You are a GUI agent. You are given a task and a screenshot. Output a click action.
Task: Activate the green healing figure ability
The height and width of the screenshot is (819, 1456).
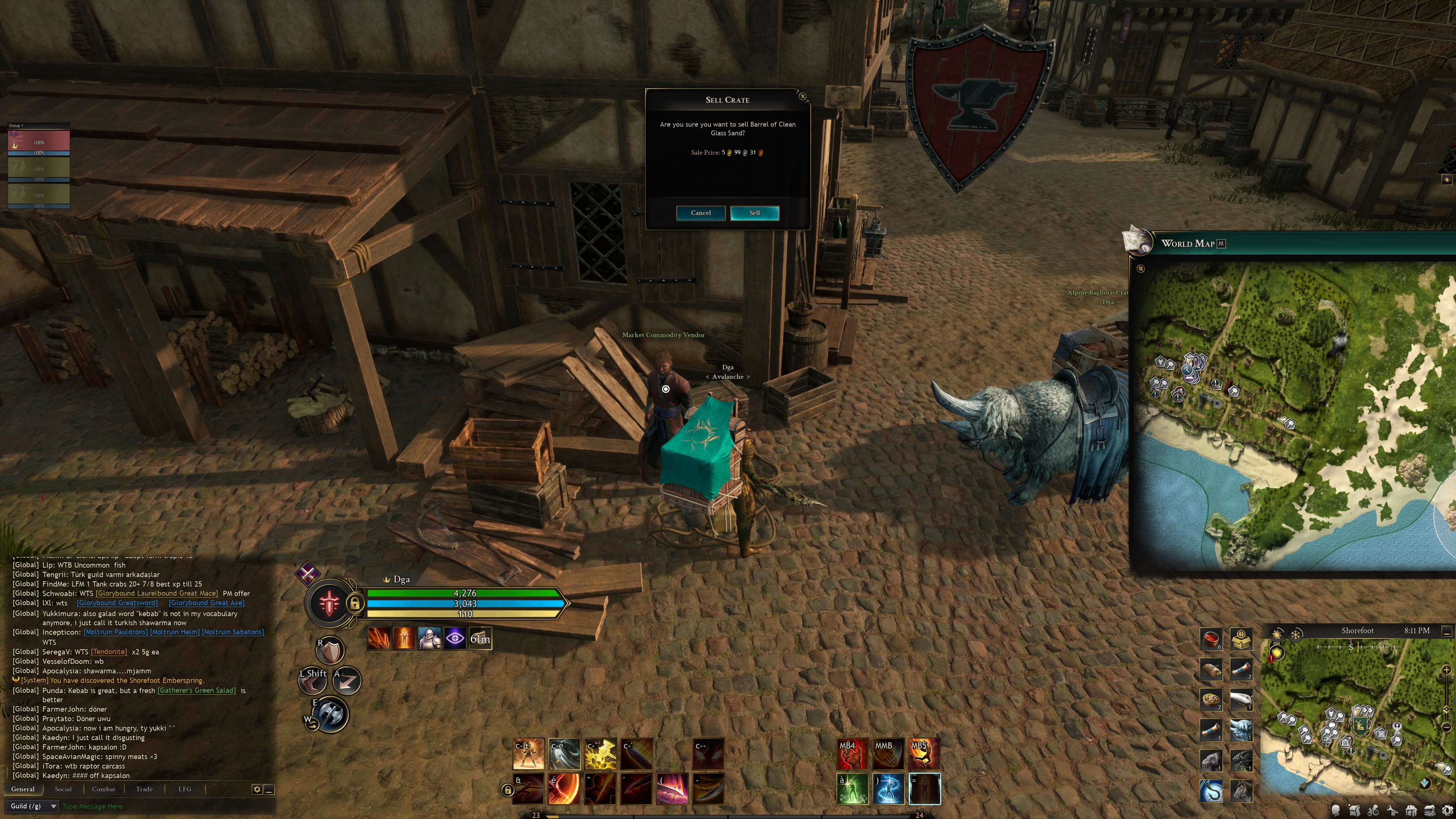[x=852, y=789]
